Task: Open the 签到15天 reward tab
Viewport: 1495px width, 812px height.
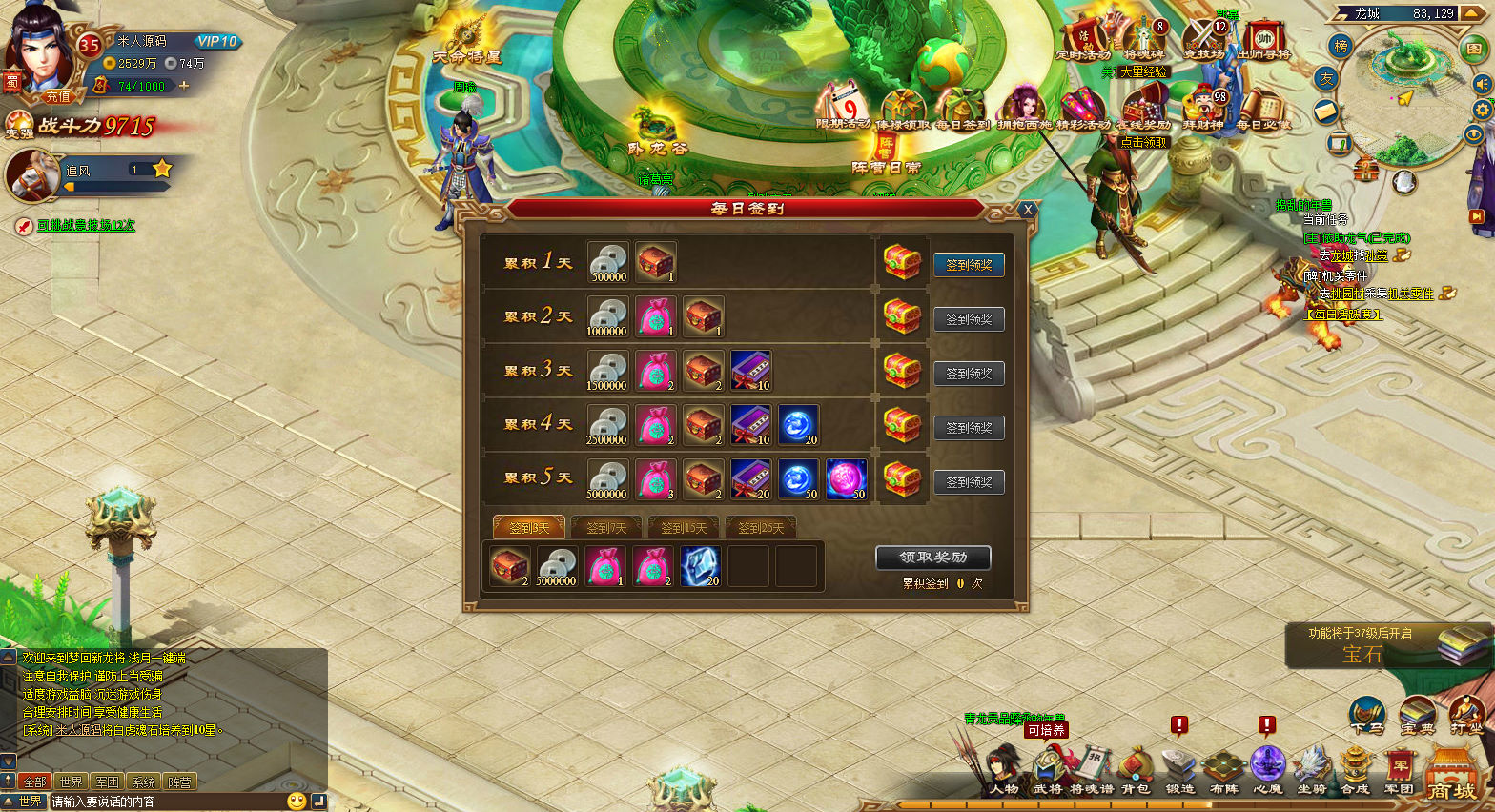Action: tap(684, 527)
